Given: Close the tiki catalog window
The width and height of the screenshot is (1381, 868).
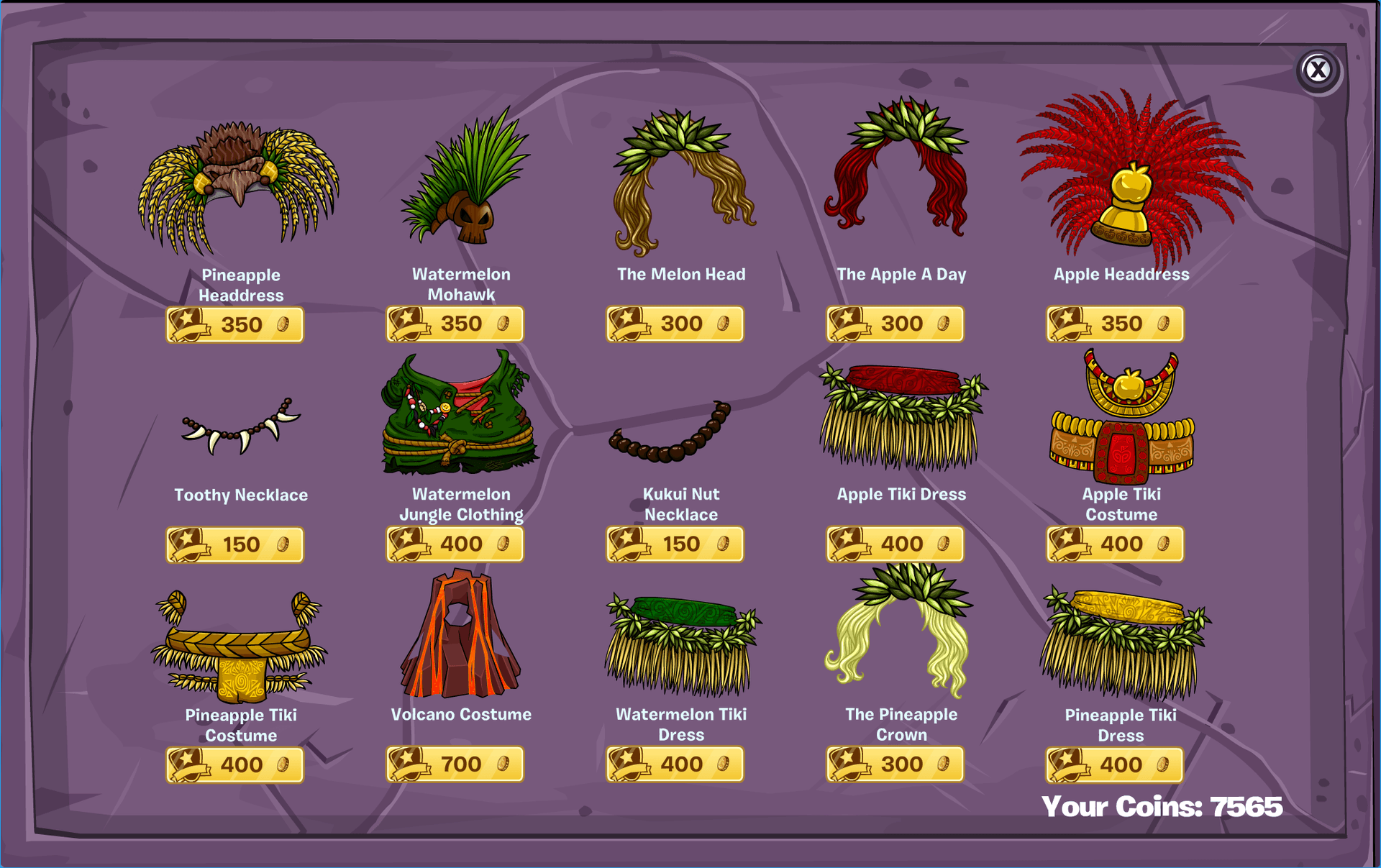Looking at the screenshot, I should [x=1318, y=70].
